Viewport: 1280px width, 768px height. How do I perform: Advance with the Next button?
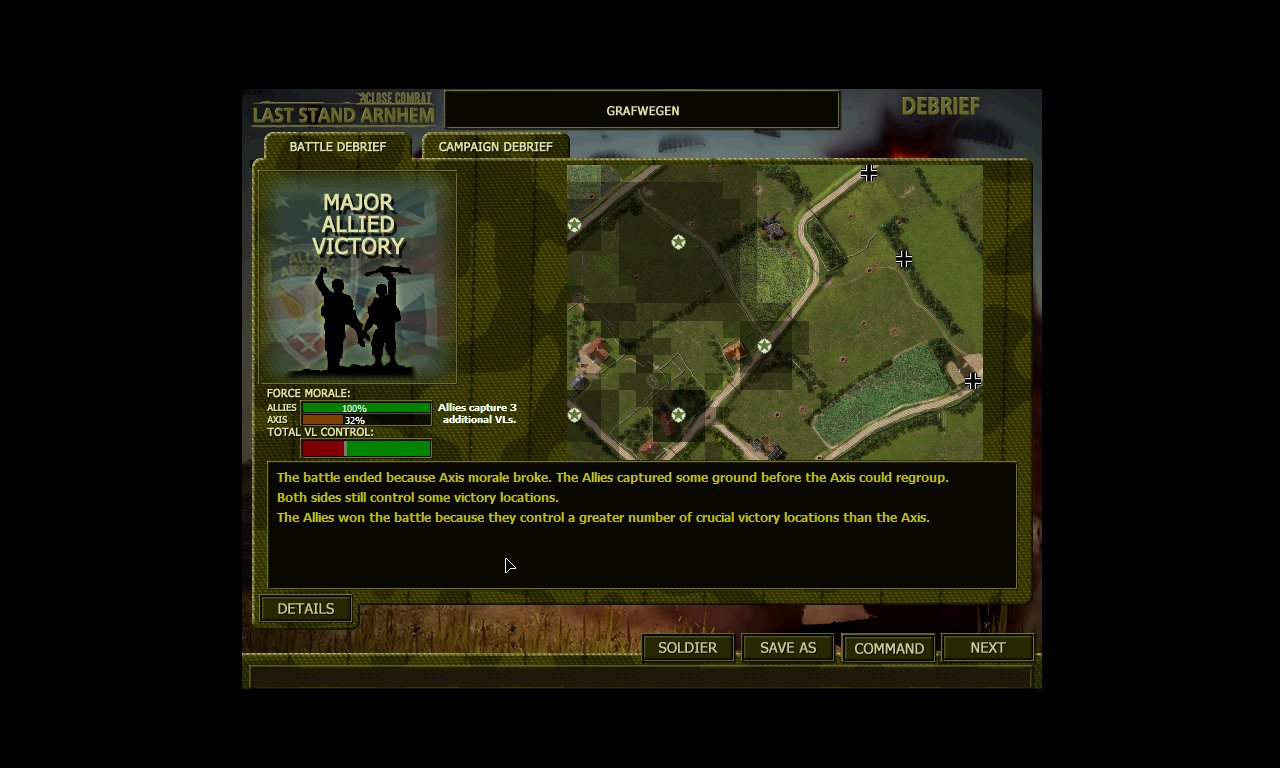coord(987,647)
